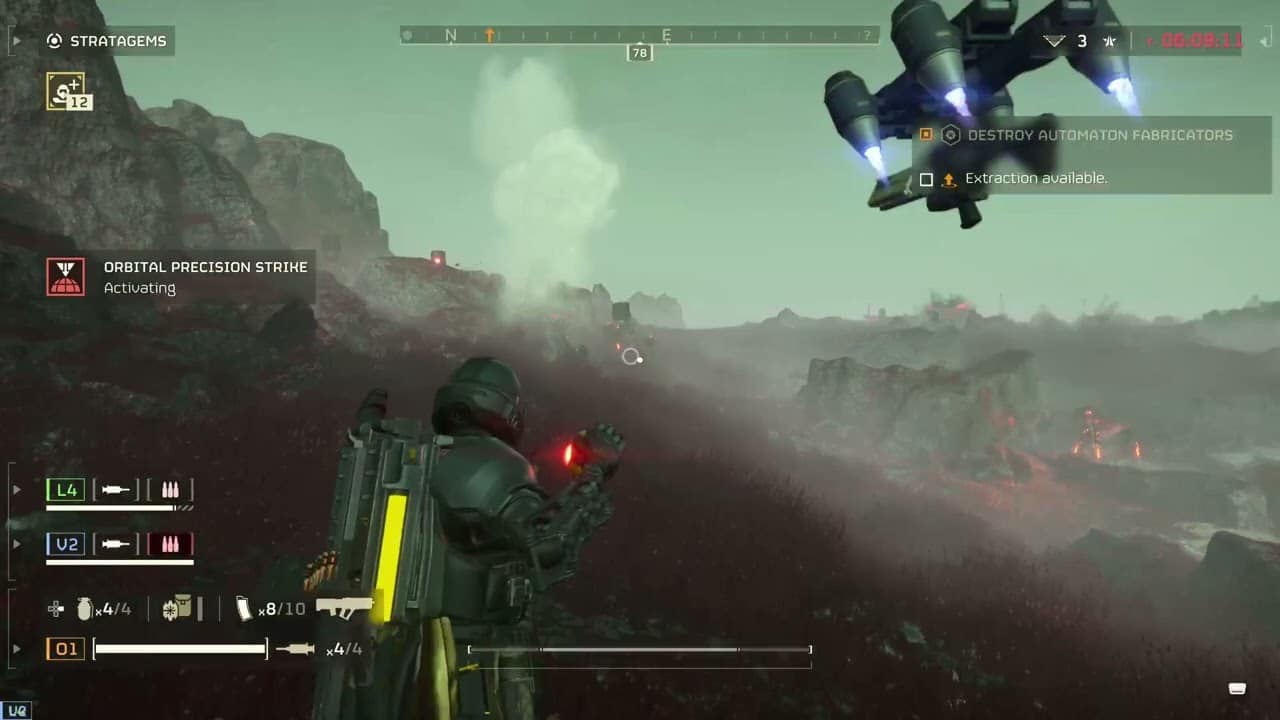Click the stamina bar at screen bottom center

tap(639, 649)
